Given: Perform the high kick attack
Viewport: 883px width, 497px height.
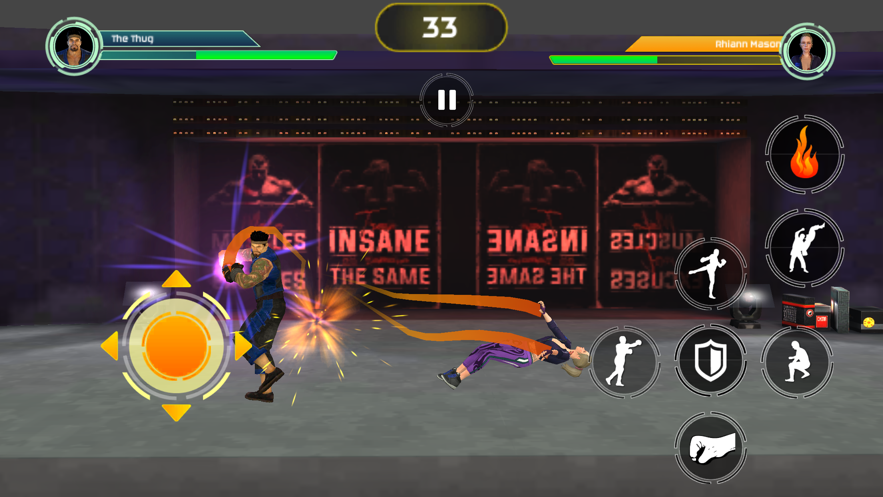Looking at the screenshot, I should [711, 272].
